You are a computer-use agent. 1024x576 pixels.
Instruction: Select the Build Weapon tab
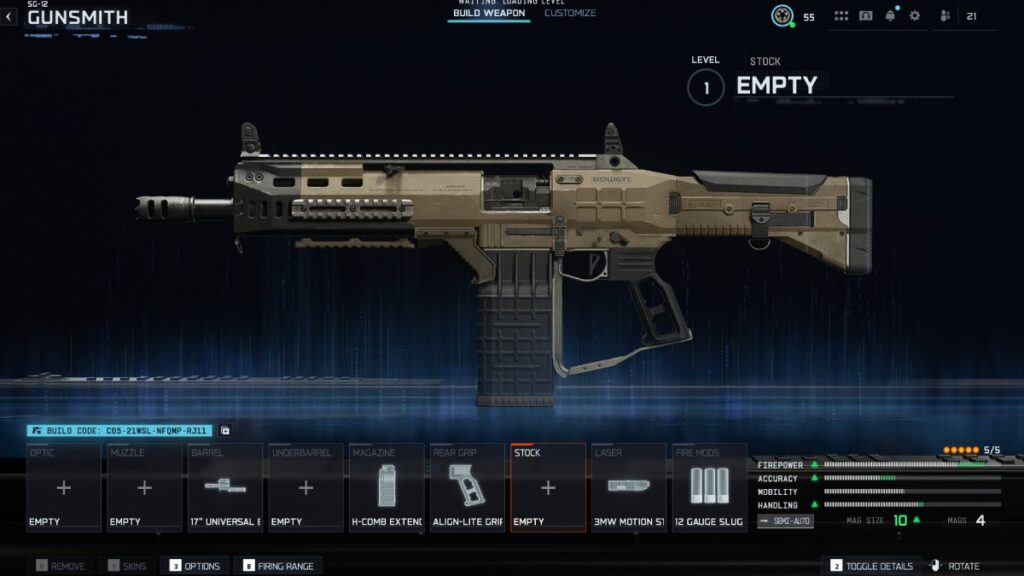point(489,13)
